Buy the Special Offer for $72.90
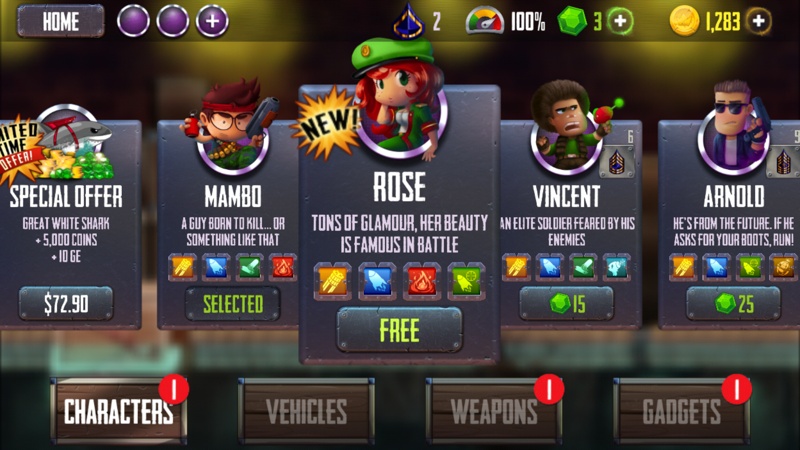The height and width of the screenshot is (450, 800). (66, 303)
